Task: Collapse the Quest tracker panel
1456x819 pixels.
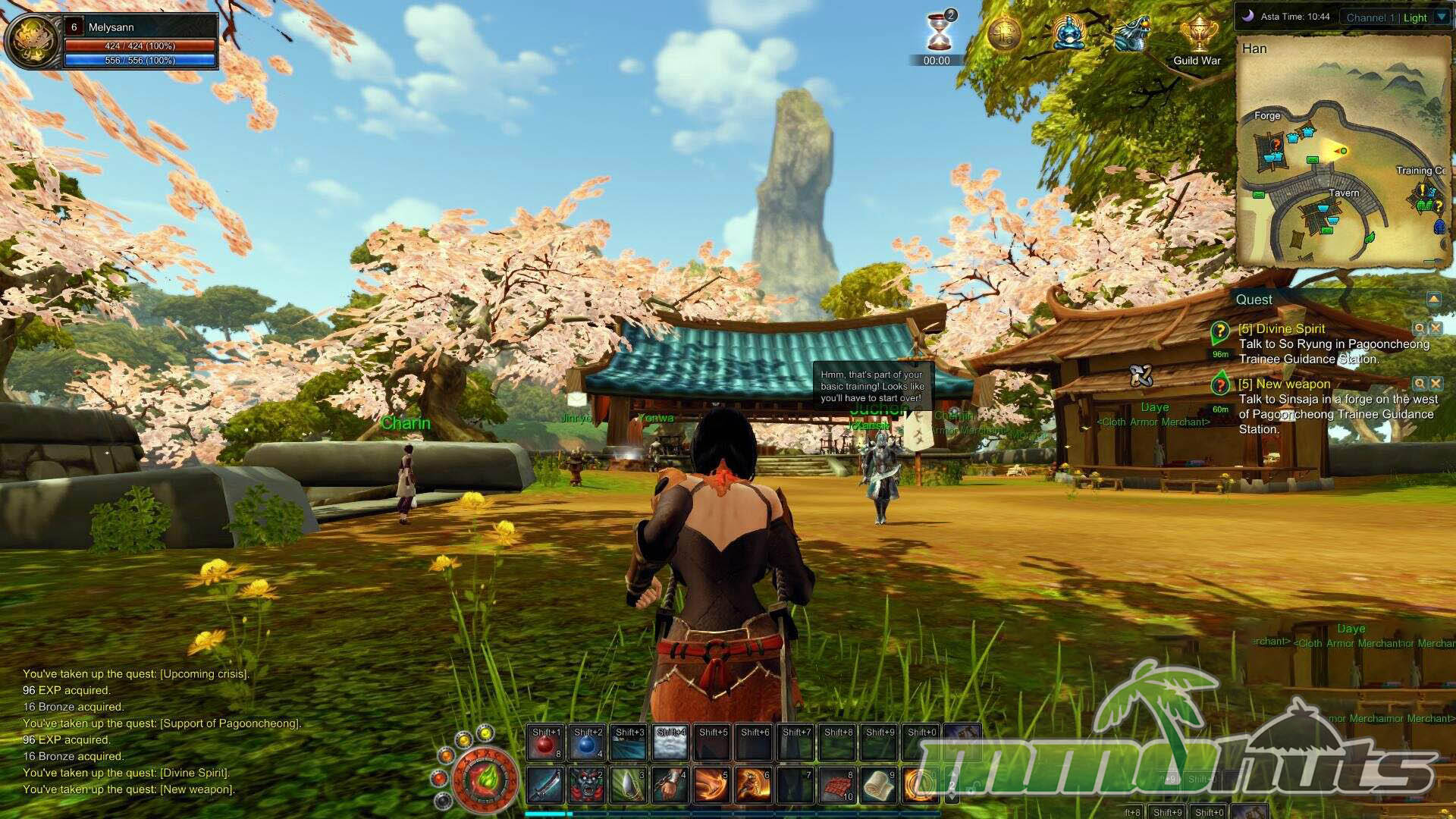Action: click(1433, 300)
